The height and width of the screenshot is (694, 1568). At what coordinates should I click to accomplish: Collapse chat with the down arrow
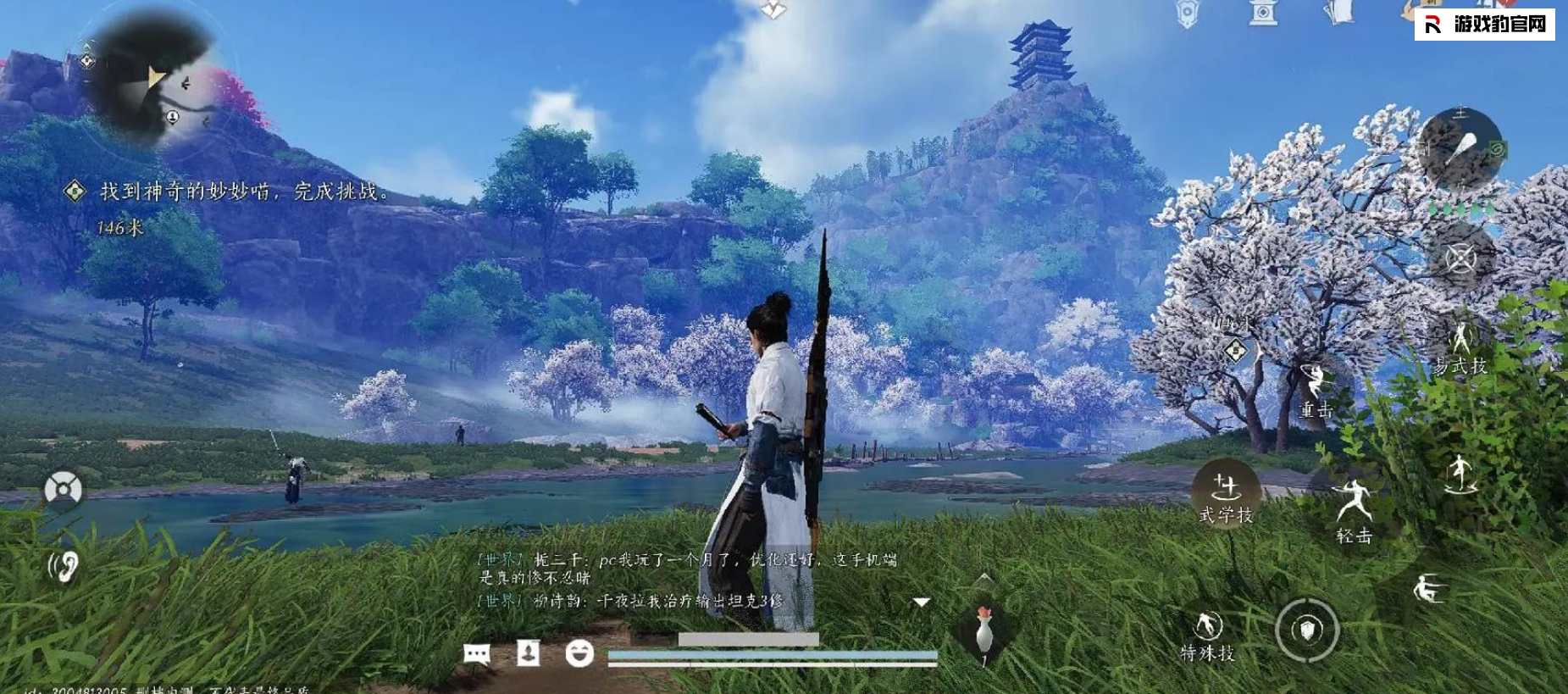921,602
